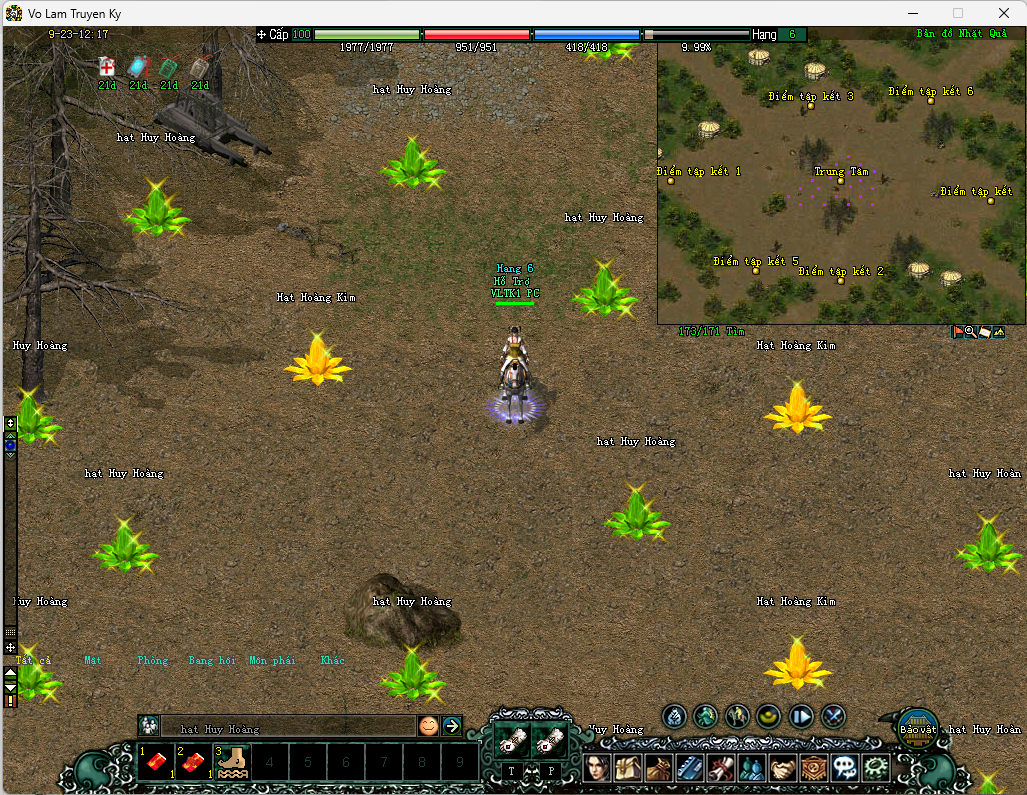Image resolution: width=1027 pixels, height=795 pixels.
Task: Close the Vo Lam Truyen Ky window
Action: (x=1003, y=13)
